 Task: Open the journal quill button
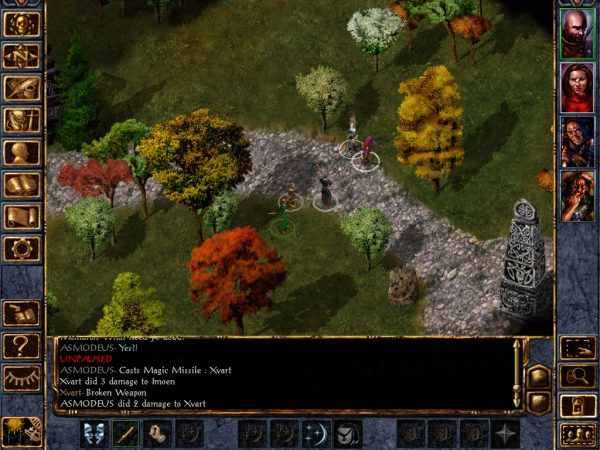[22, 89]
